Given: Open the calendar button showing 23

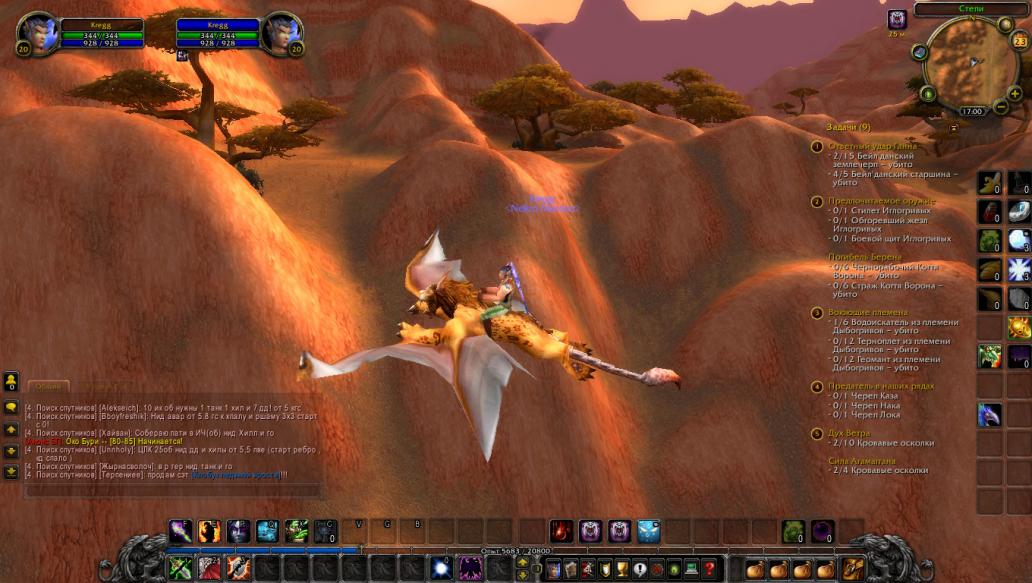Looking at the screenshot, I should pyautogui.click(x=1019, y=41).
